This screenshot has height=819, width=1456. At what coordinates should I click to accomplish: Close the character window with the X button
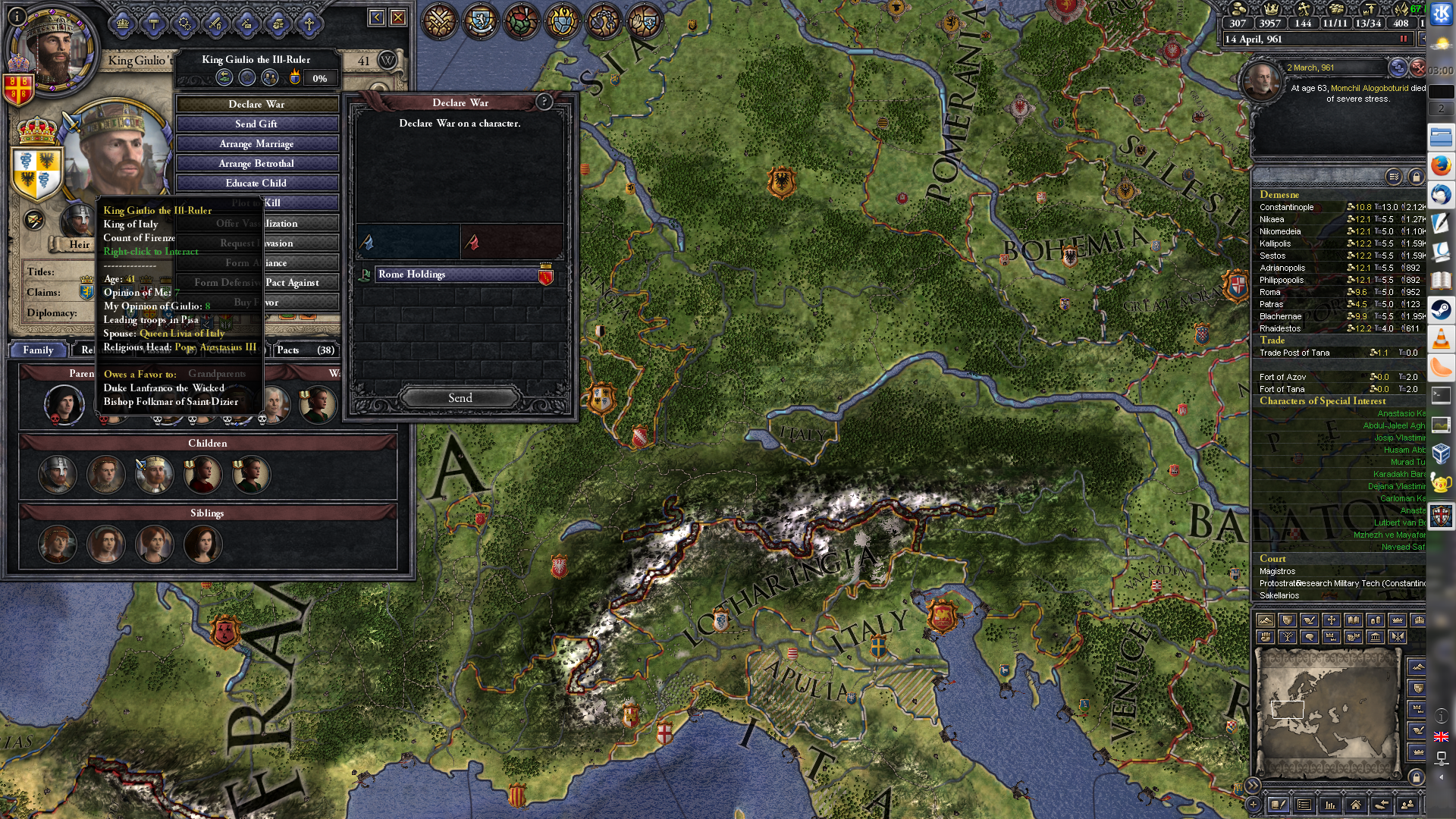point(398,17)
